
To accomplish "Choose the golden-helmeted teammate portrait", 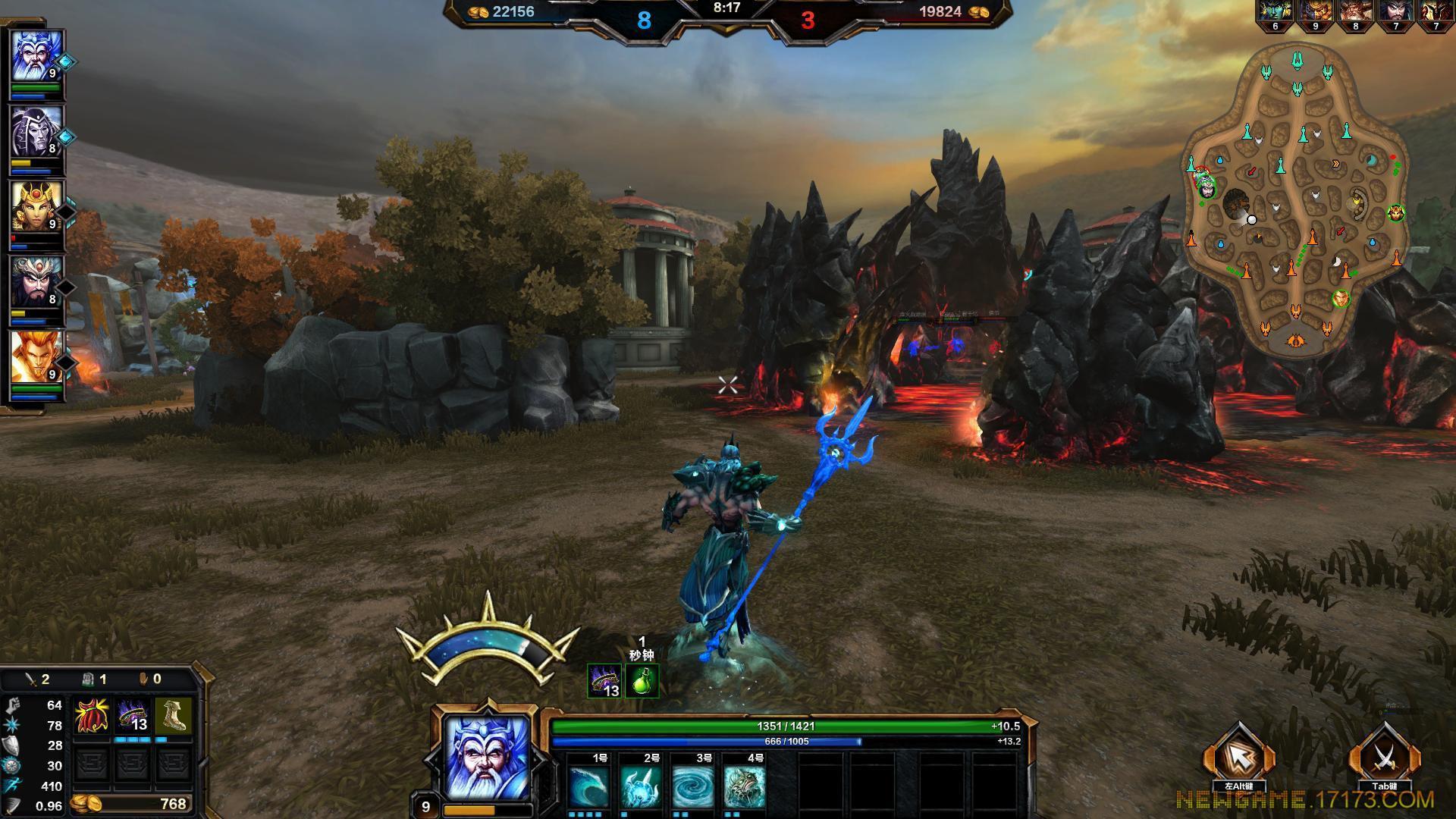I will click(x=36, y=207).
